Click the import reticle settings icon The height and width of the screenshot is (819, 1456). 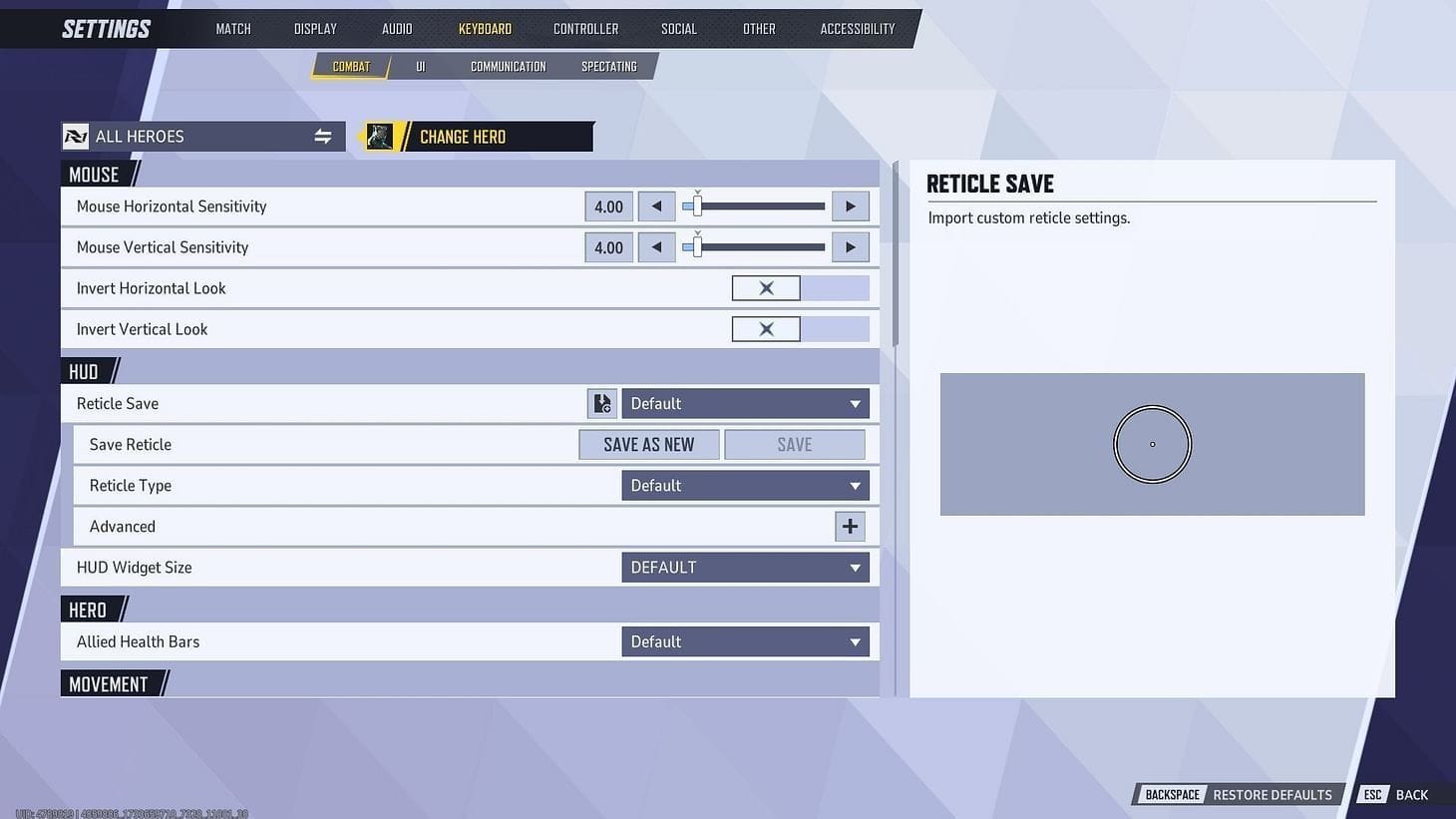tap(601, 403)
